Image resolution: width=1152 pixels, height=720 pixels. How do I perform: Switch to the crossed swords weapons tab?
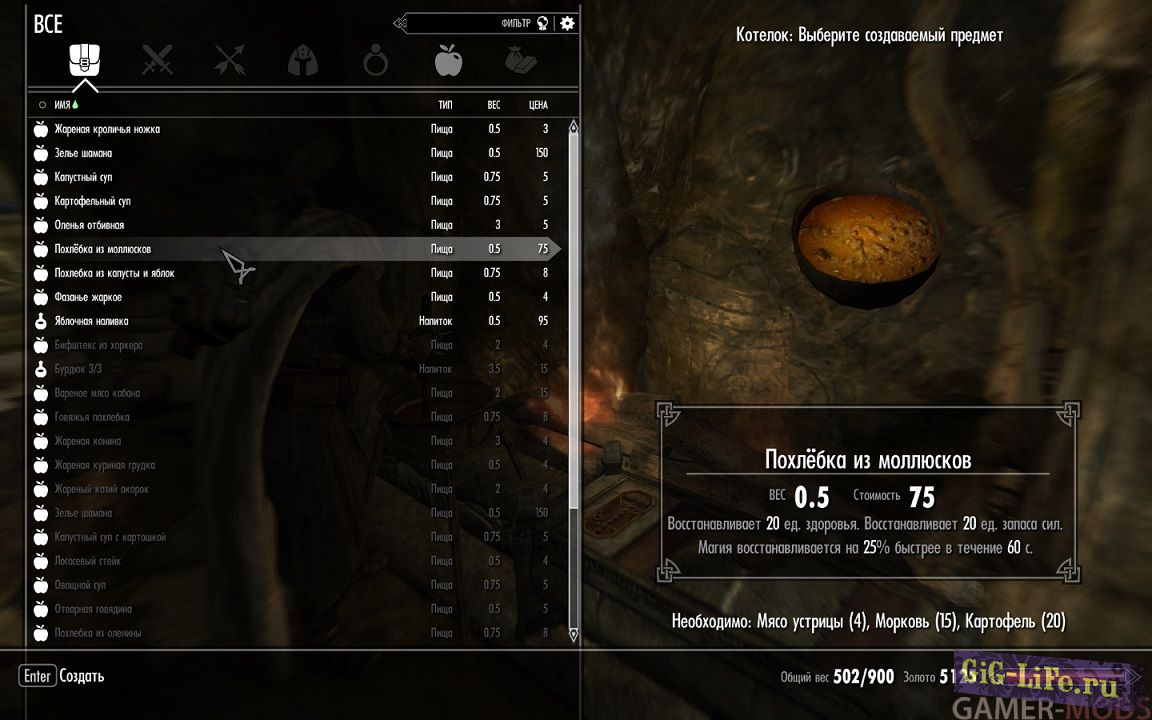(157, 62)
